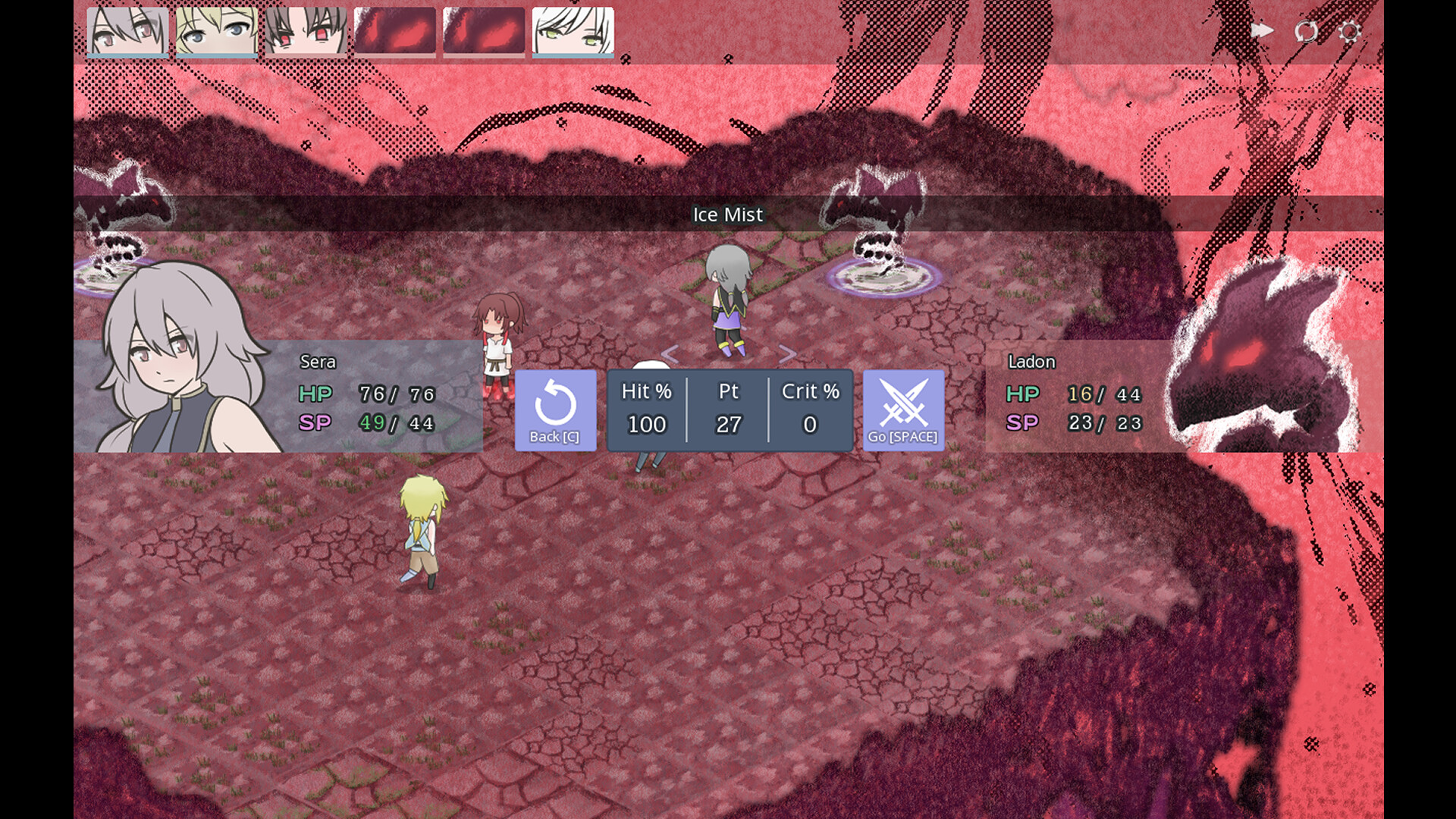Select the gray-haired portrait in the turn order
The width and height of the screenshot is (1456, 819).
(127, 32)
